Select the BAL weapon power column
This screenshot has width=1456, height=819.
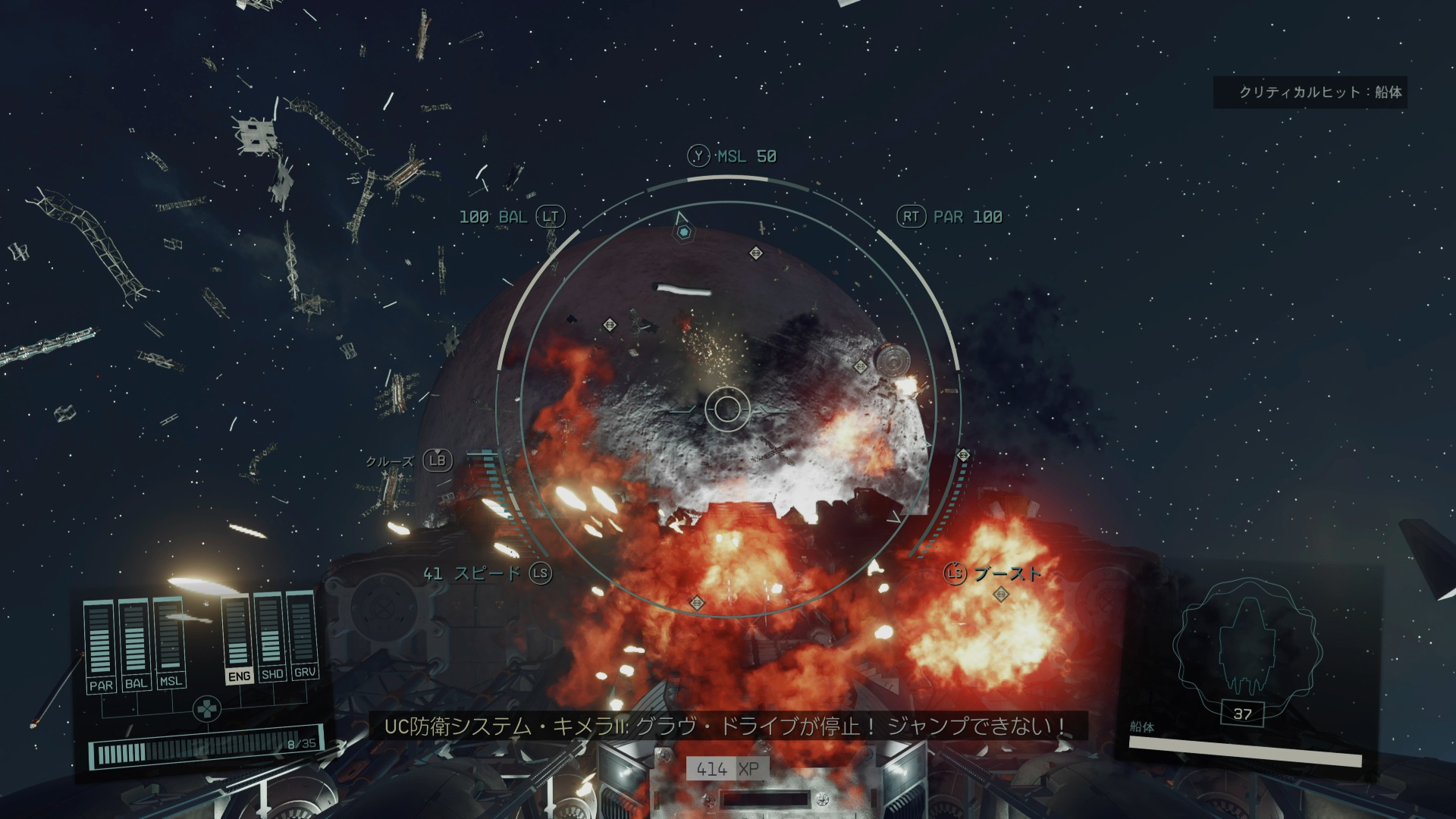136,643
